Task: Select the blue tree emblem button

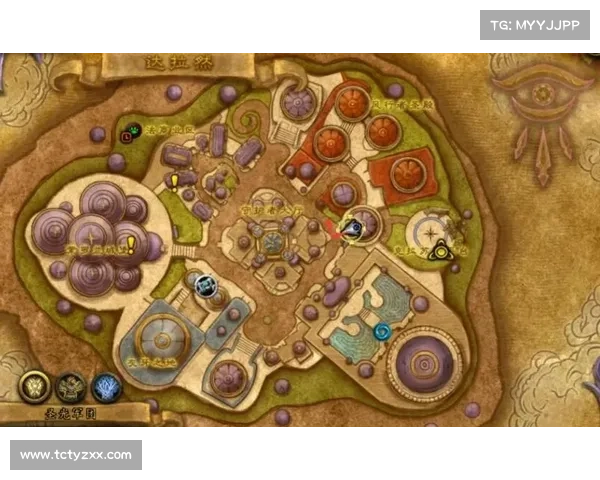Action: click(x=106, y=386)
